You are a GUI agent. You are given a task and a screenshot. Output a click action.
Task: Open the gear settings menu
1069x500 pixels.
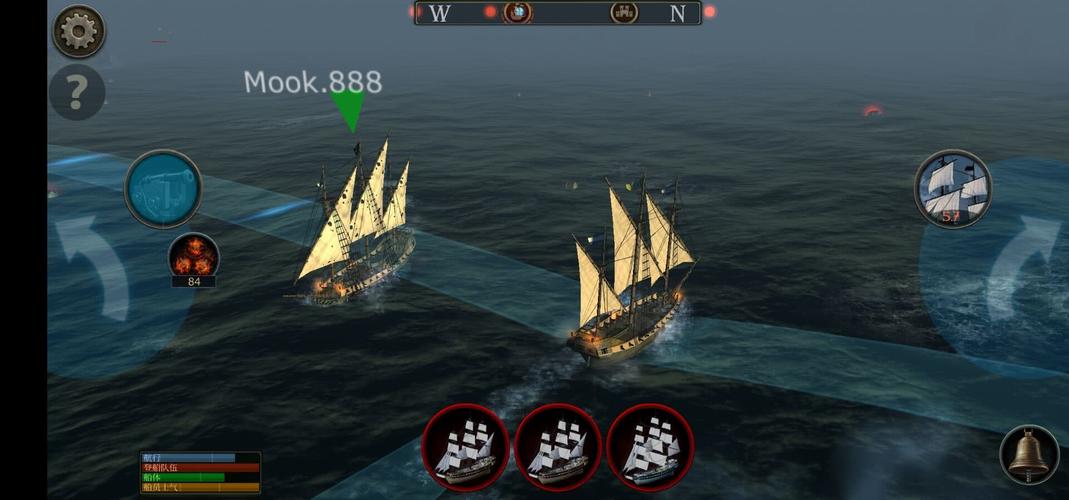(x=79, y=31)
